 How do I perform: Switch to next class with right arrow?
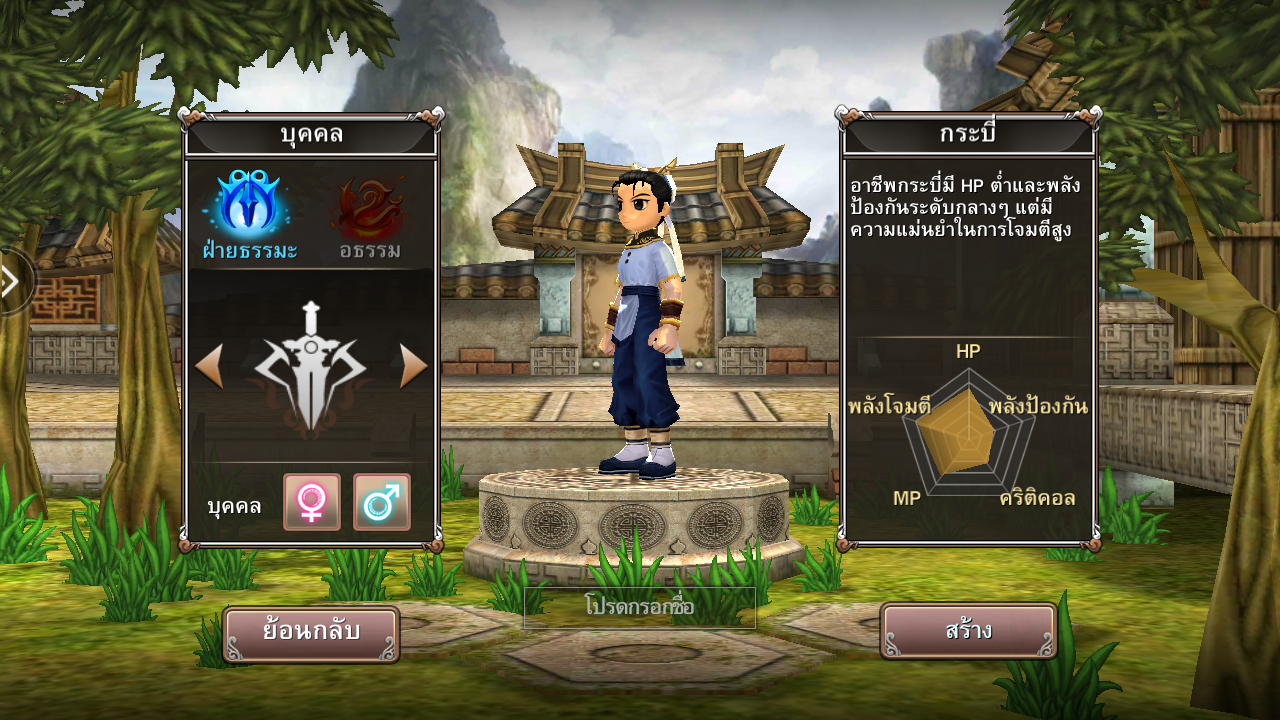click(413, 367)
